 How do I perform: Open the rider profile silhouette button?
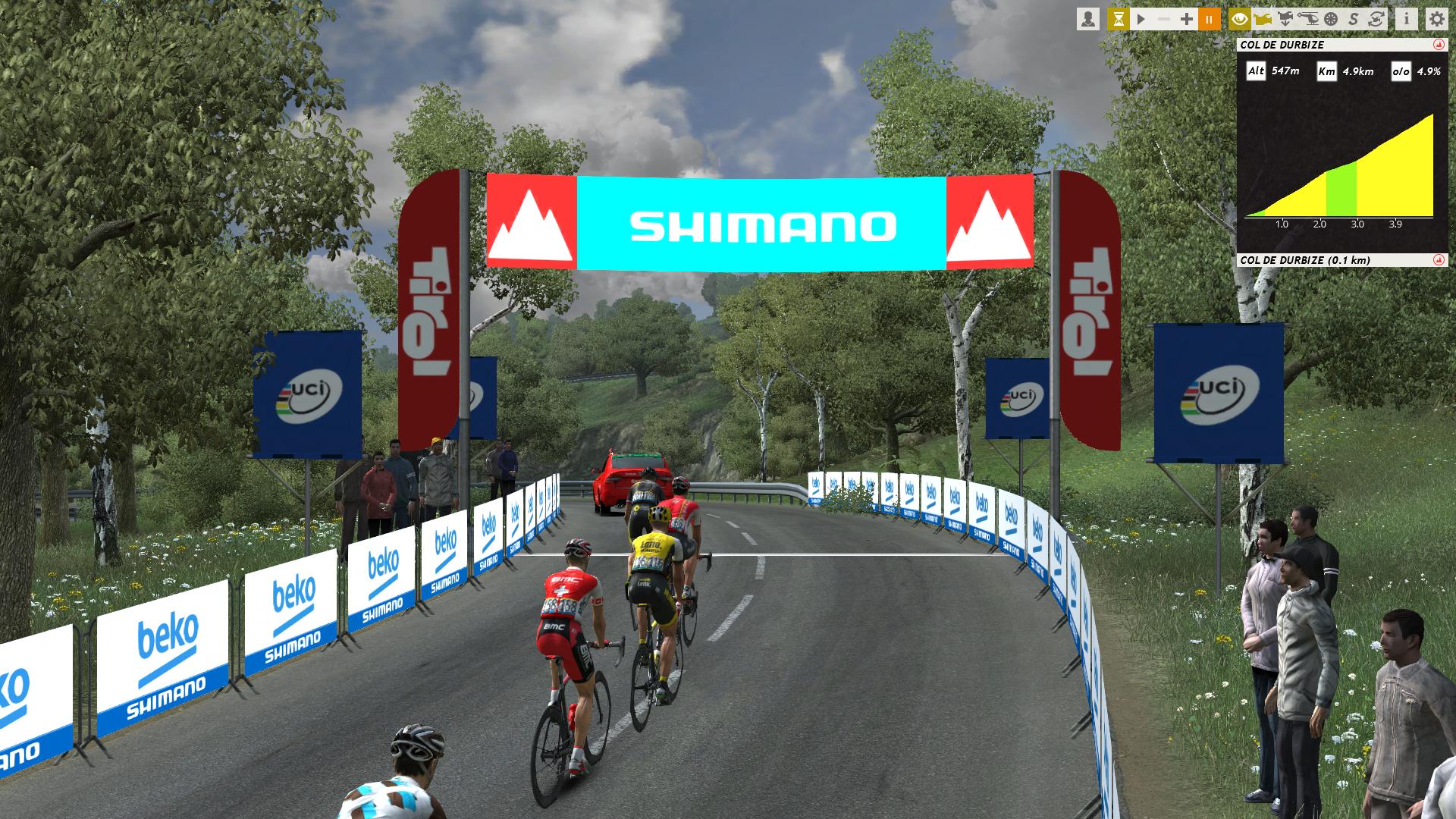pos(1088,19)
